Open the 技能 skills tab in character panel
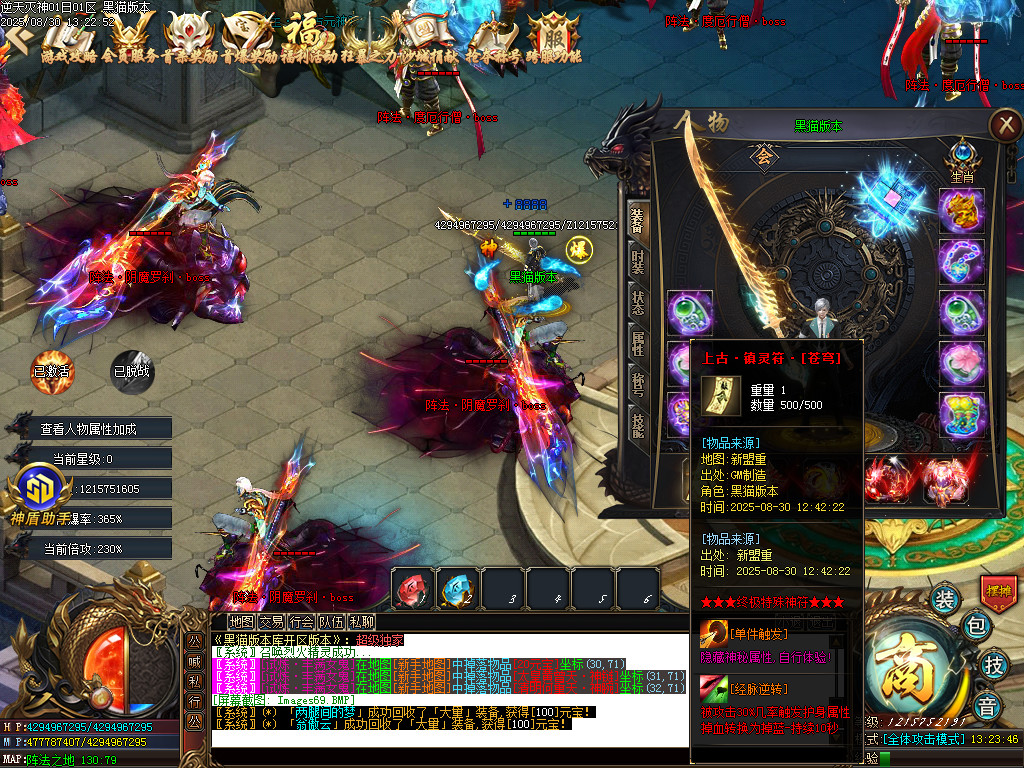The width and height of the screenshot is (1024, 768). pyautogui.click(x=637, y=427)
